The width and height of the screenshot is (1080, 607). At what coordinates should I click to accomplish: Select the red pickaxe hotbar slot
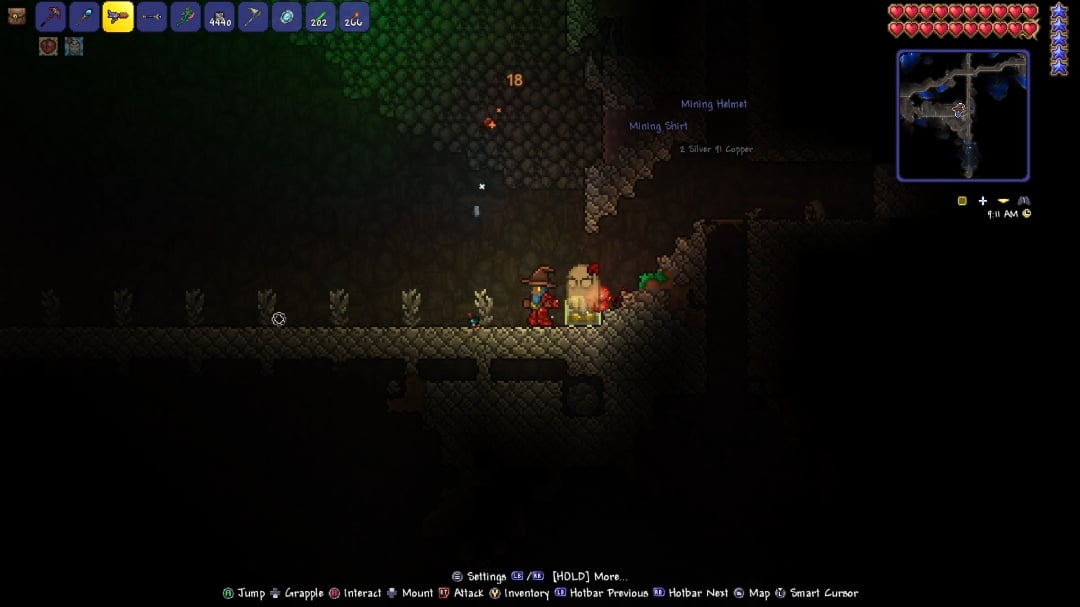pyautogui.click(x=50, y=17)
